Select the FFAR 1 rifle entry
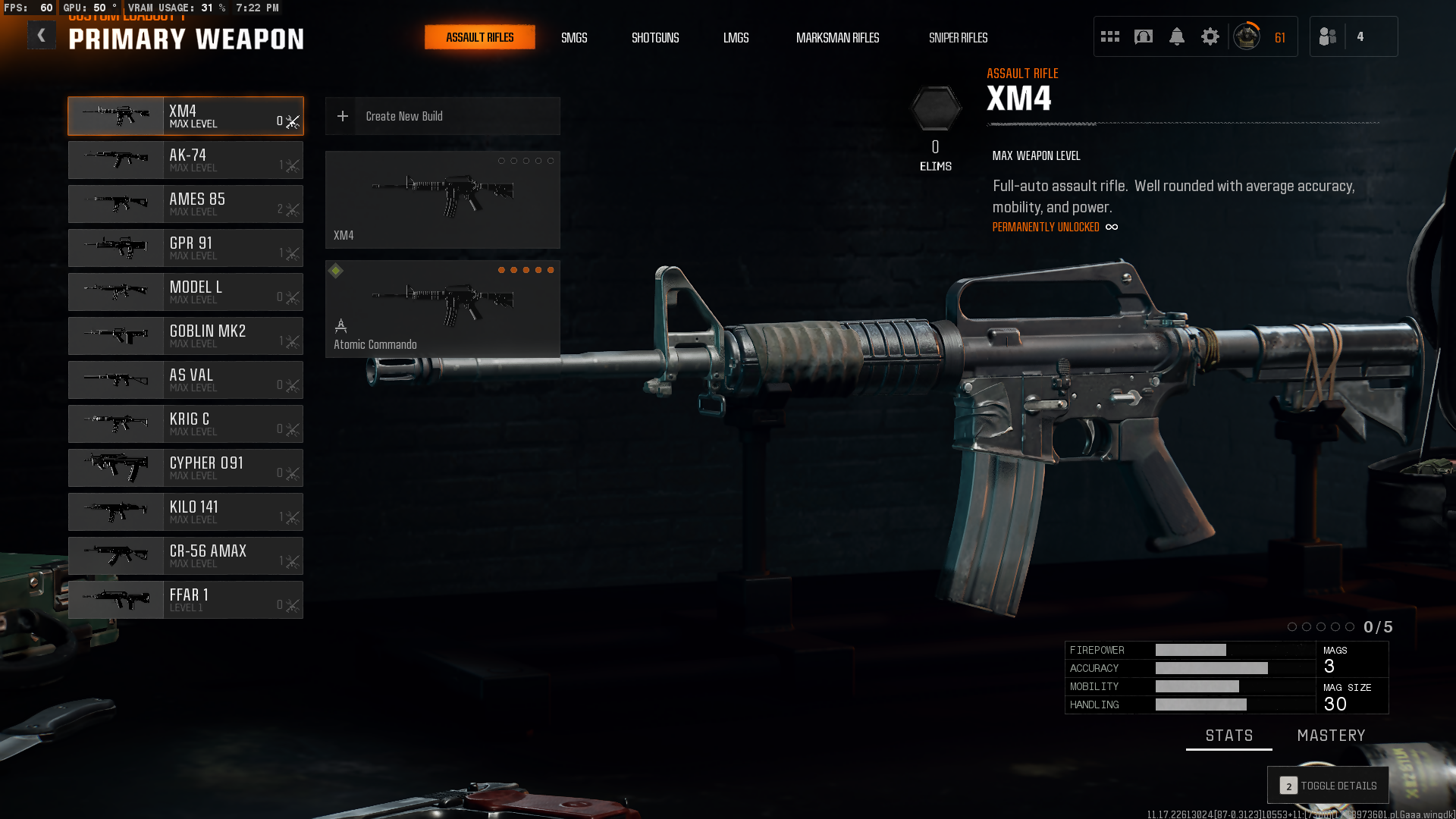 tap(186, 600)
